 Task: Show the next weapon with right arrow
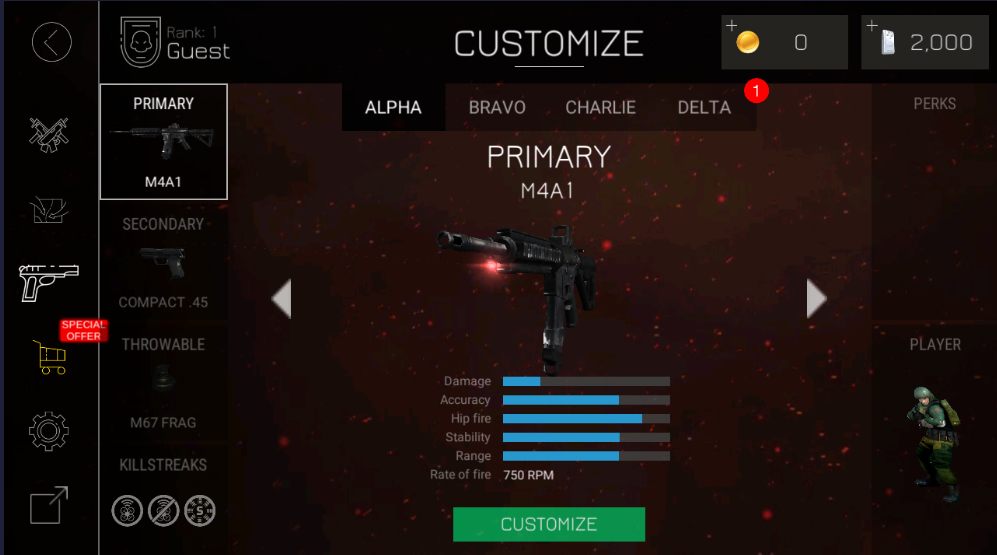[817, 298]
